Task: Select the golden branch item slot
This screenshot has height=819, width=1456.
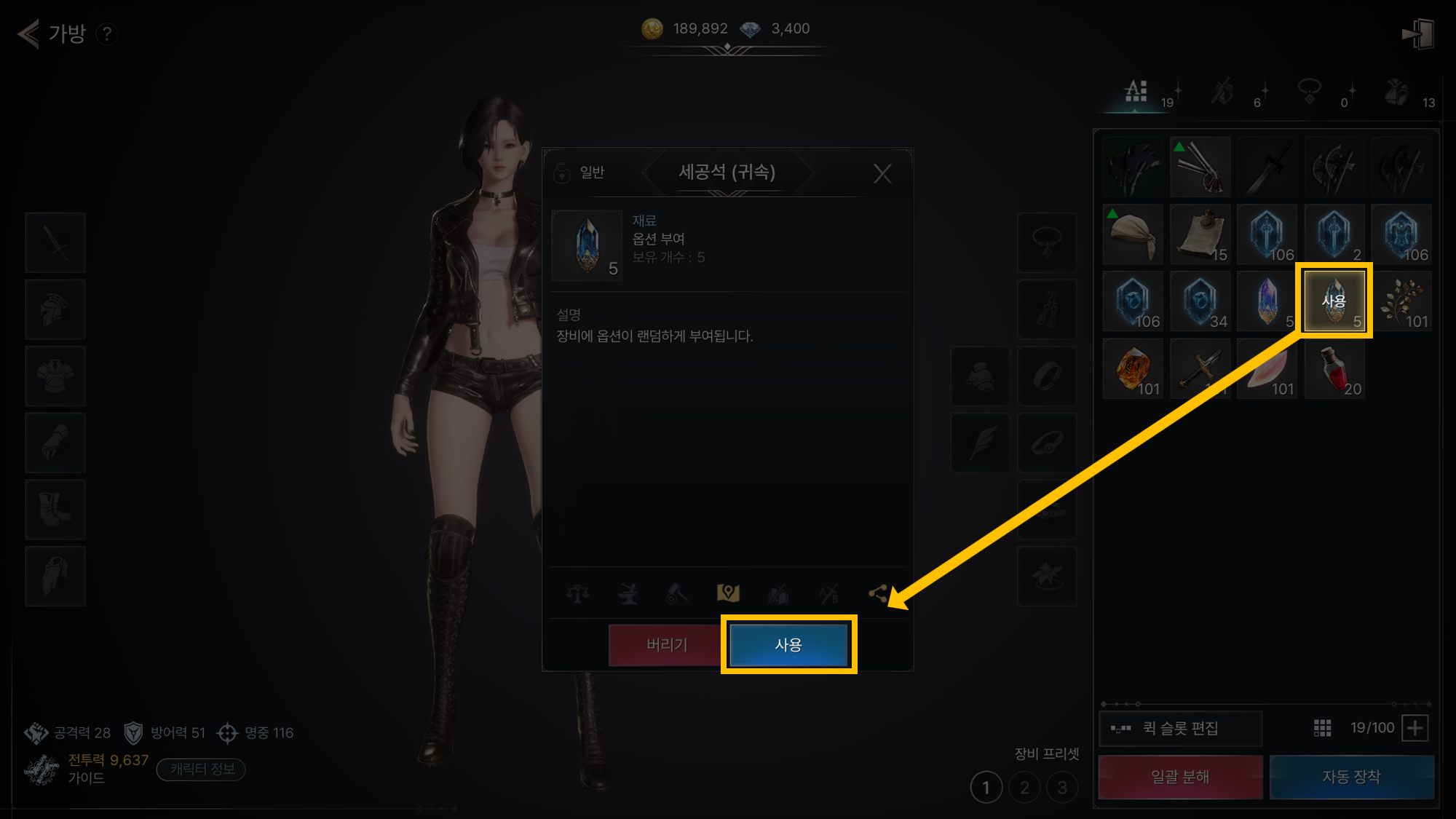Action: [1401, 301]
